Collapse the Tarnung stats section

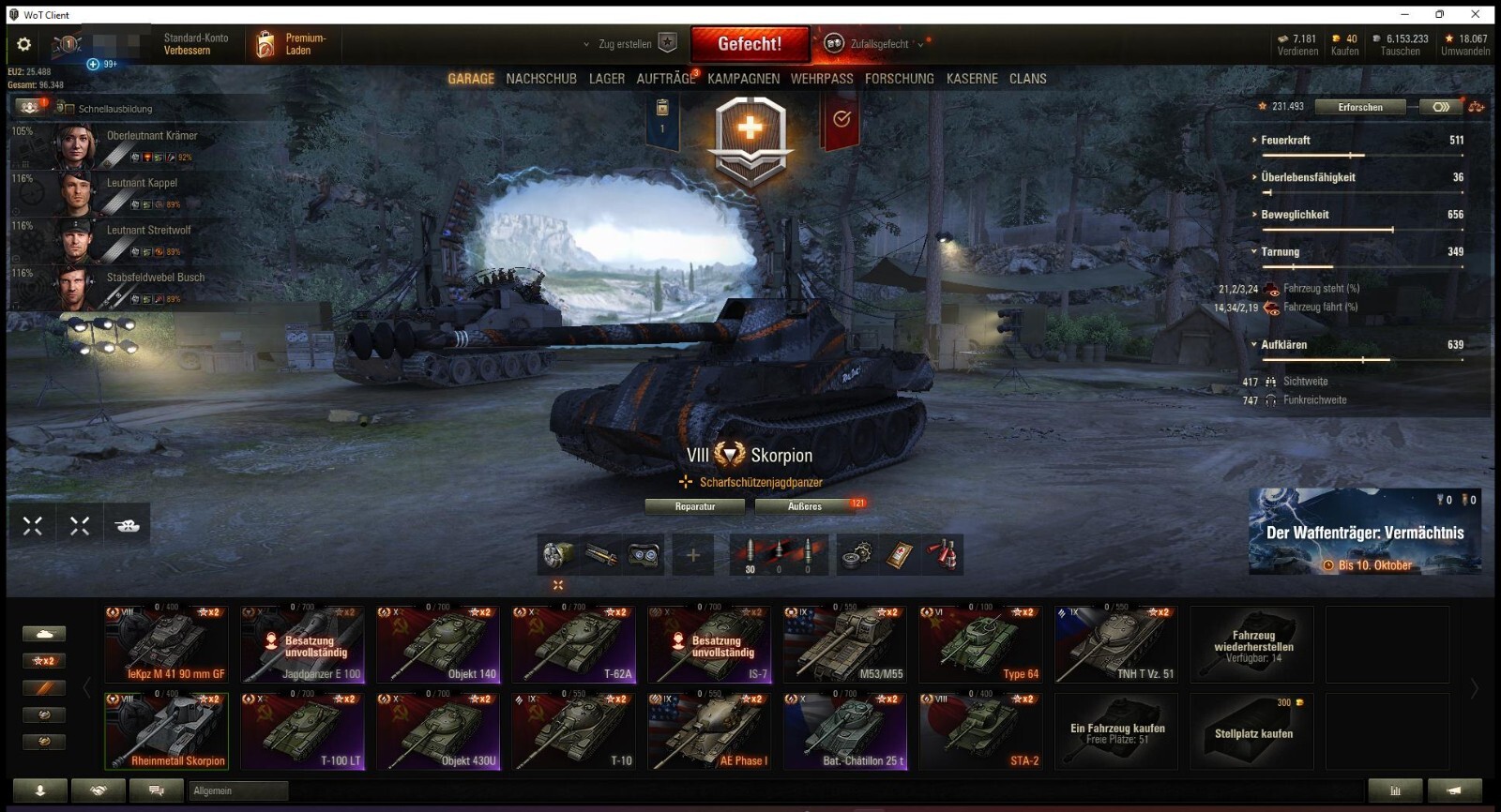[x=1252, y=252]
